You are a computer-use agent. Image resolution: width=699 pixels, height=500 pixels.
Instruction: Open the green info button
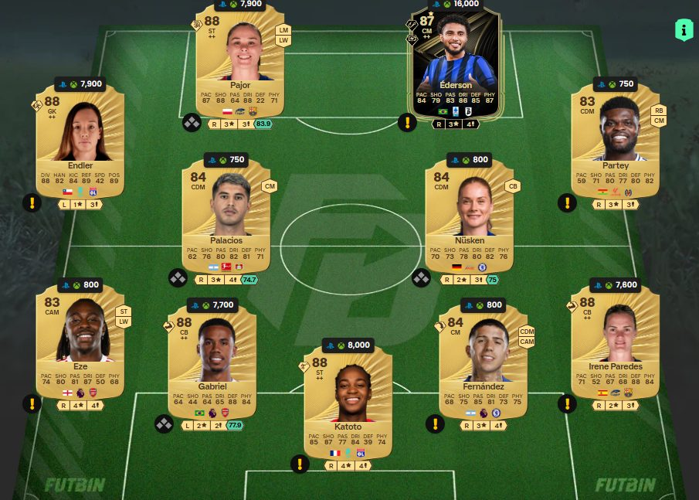click(x=684, y=30)
